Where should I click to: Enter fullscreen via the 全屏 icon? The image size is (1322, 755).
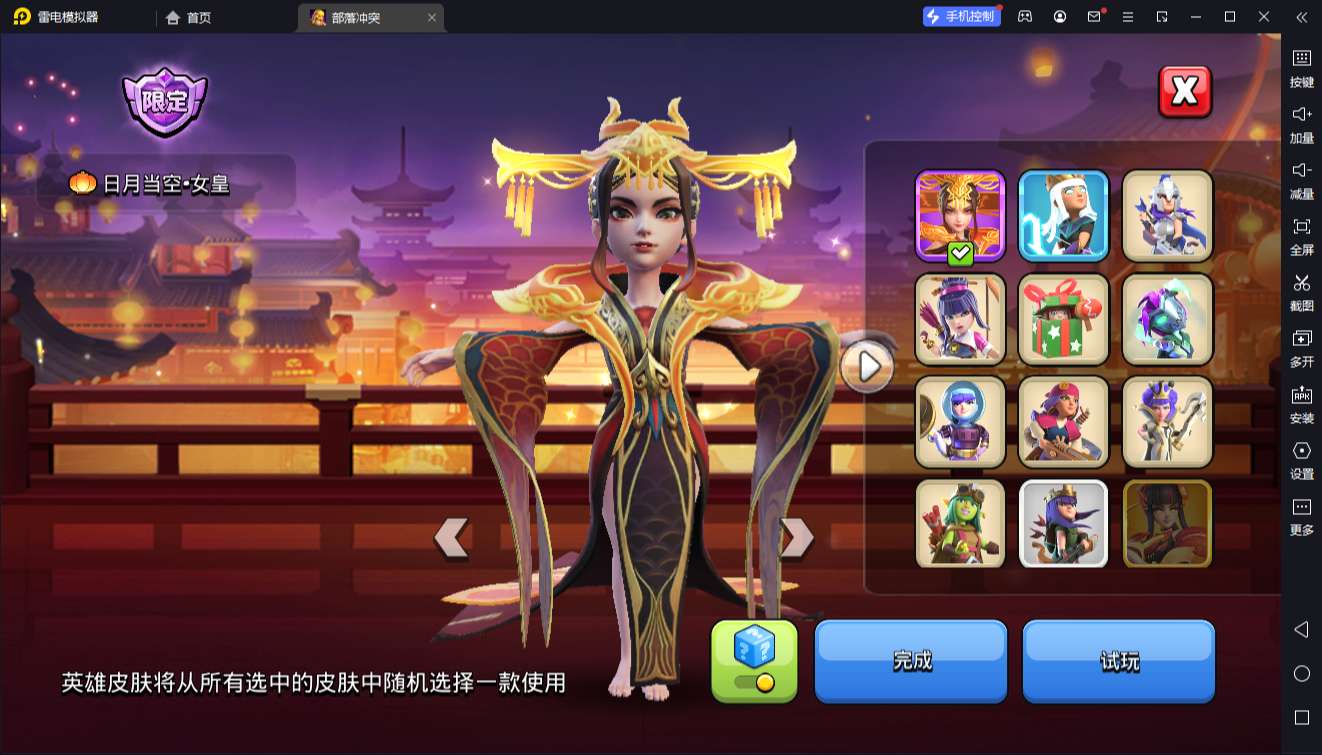click(x=1300, y=228)
